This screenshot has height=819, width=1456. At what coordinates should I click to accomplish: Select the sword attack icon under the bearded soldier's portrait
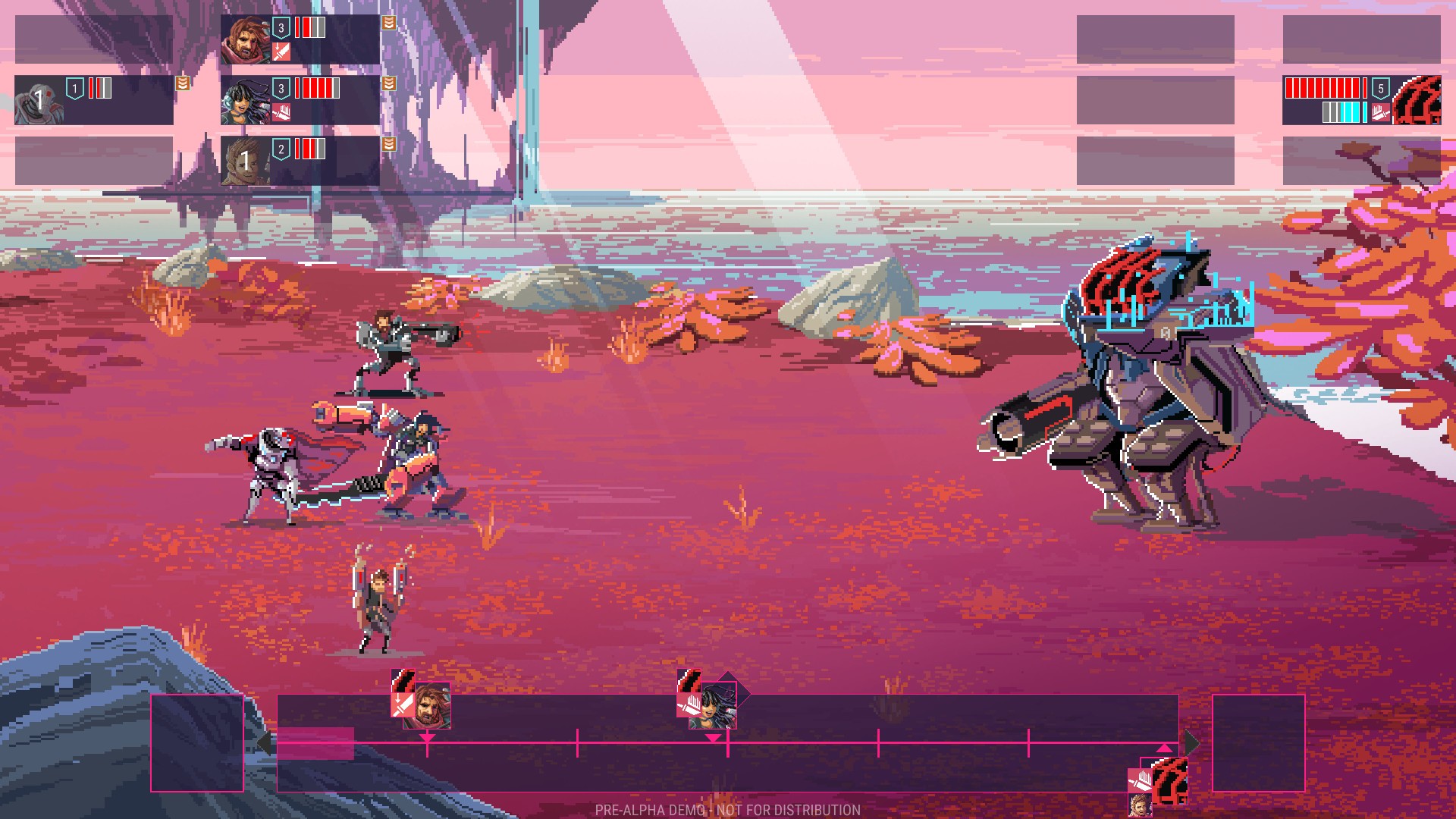[281, 51]
